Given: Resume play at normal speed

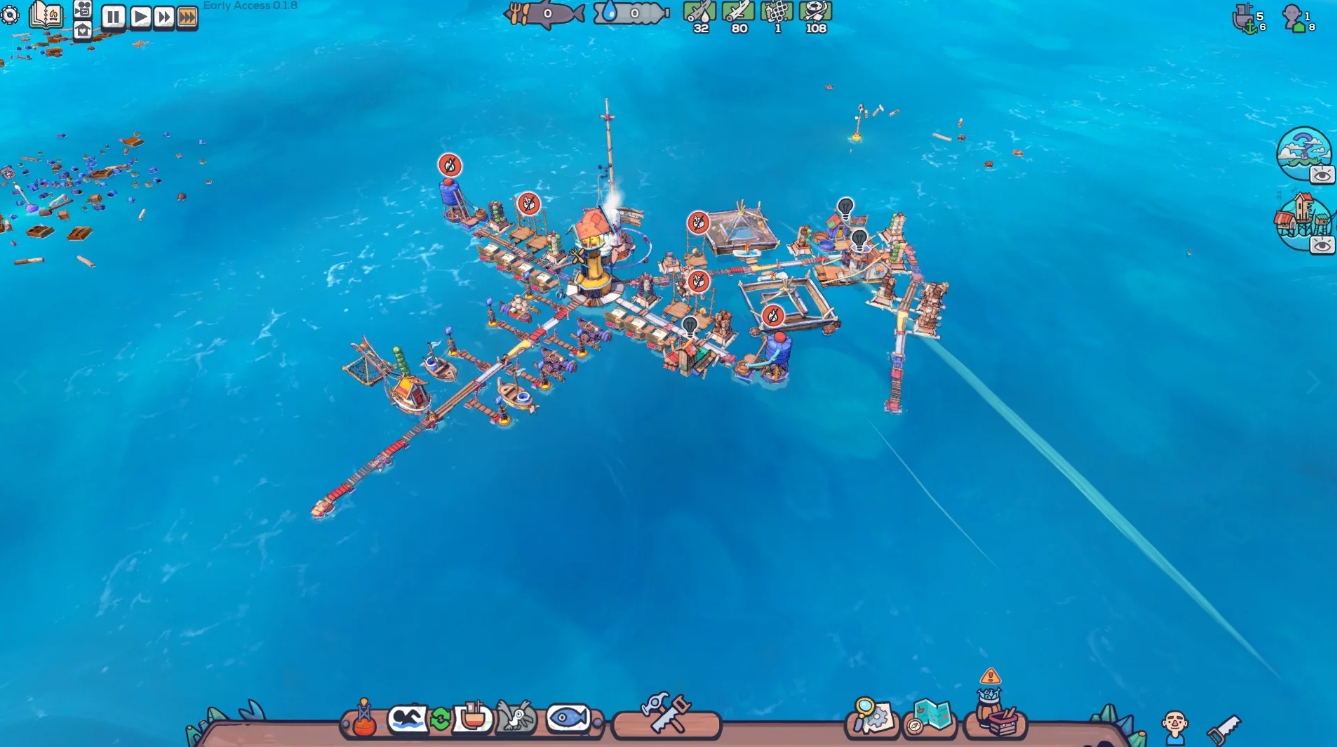Looking at the screenshot, I should click(x=141, y=17).
